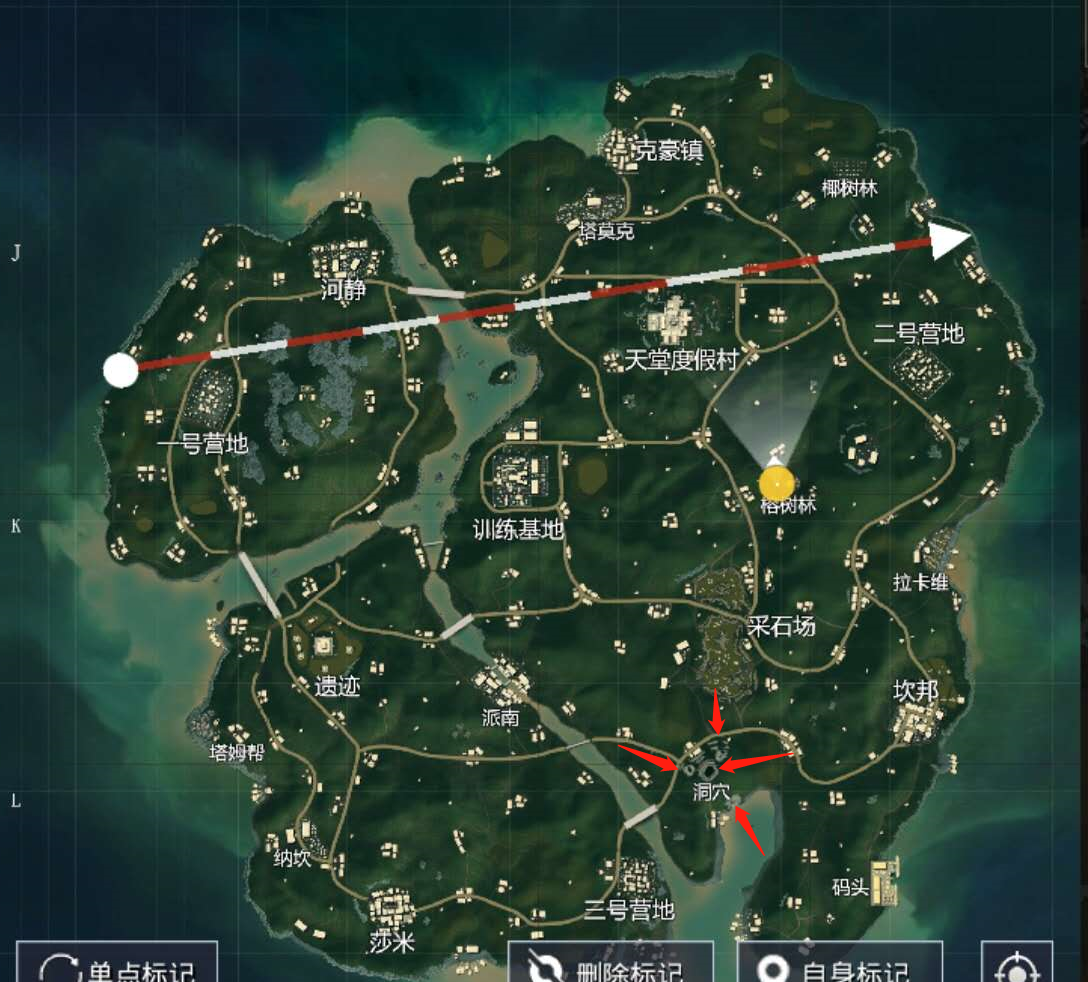Image resolution: width=1088 pixels, height=982 pixels.
Task: Select the yellow player position marker
Action: click(x=777, y=484)
